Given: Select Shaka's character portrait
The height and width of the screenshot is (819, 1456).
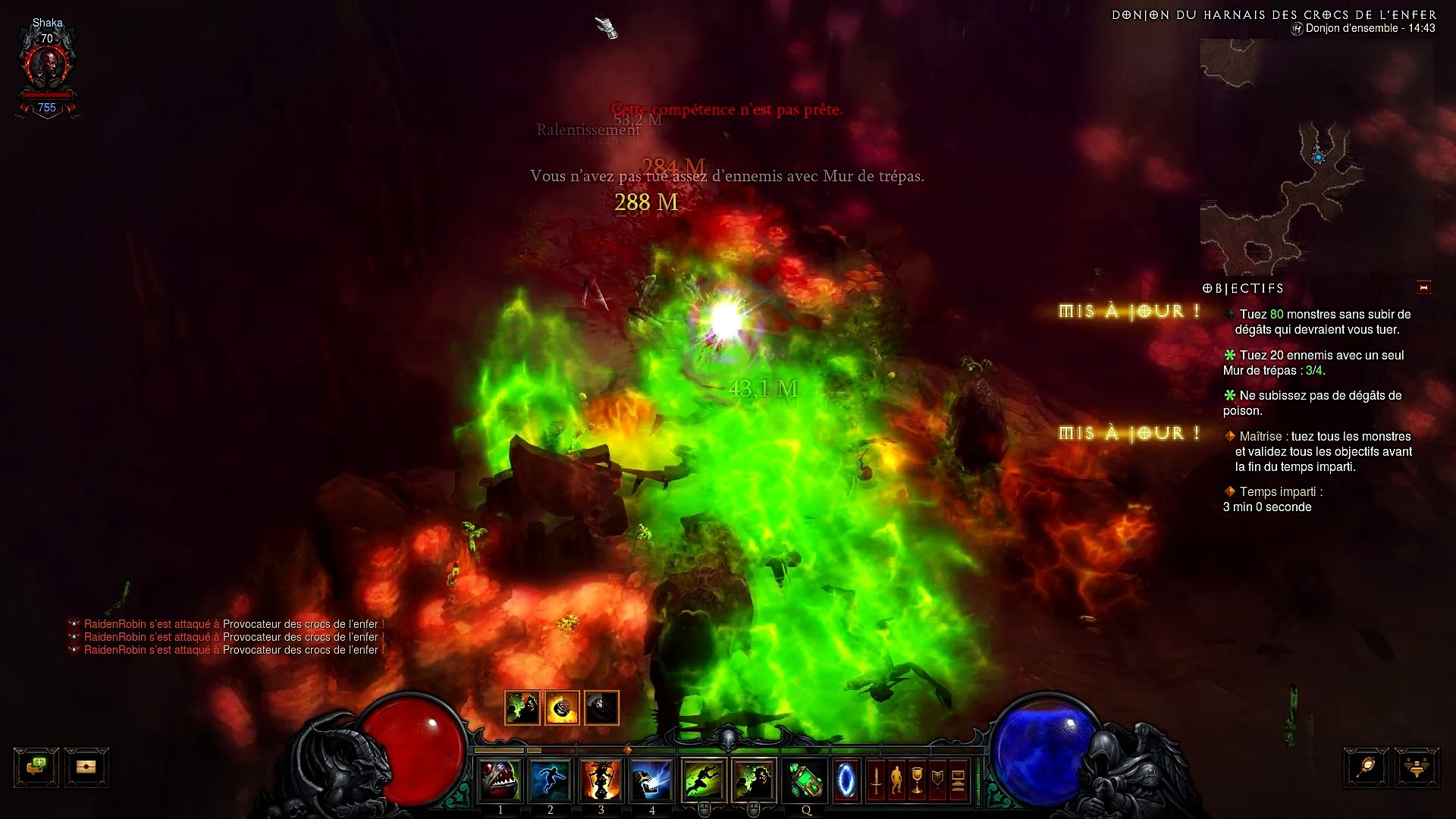Looking at the screenshot, I should (x=48, y=67).
